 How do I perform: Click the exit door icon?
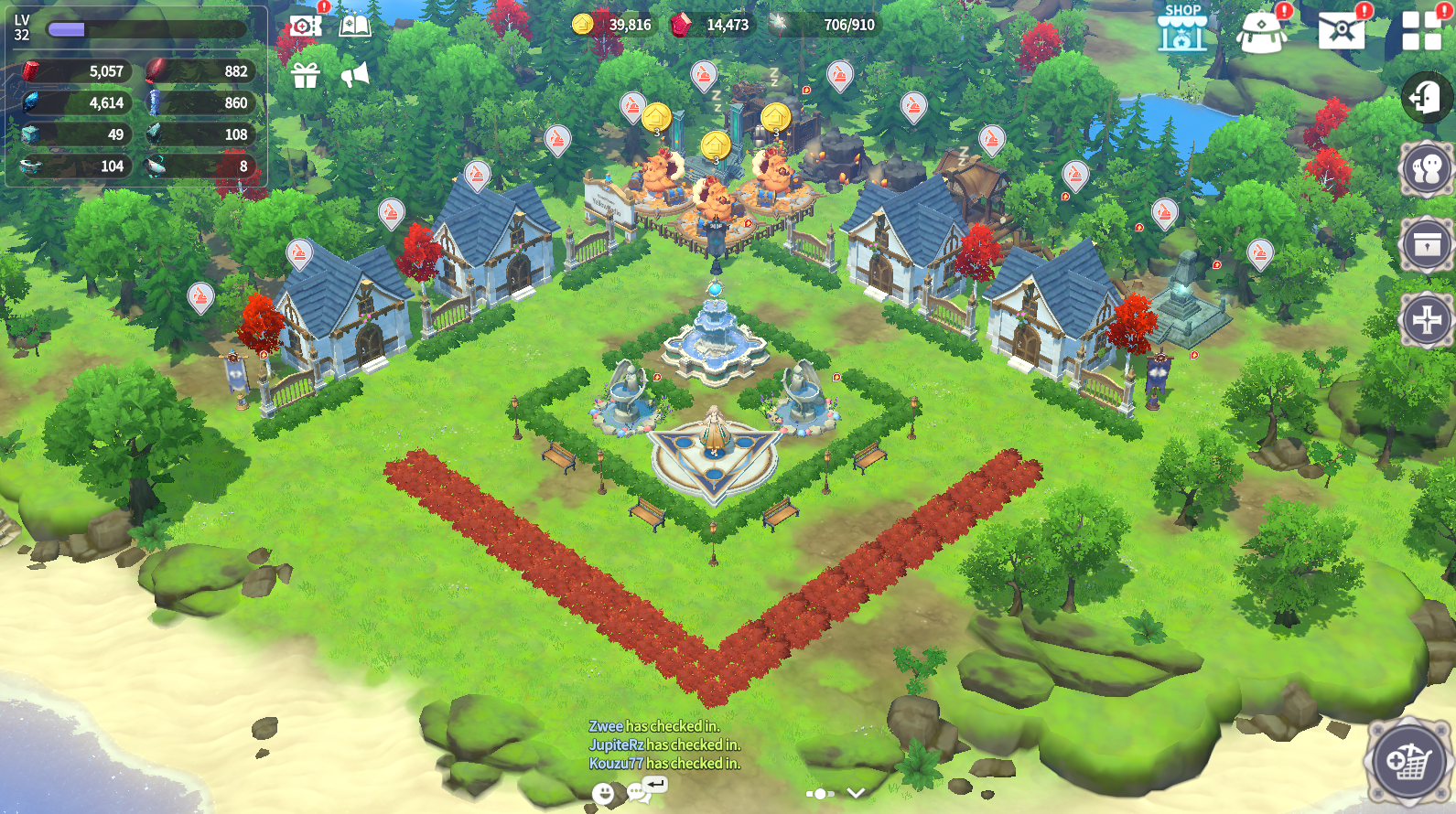1426,97
